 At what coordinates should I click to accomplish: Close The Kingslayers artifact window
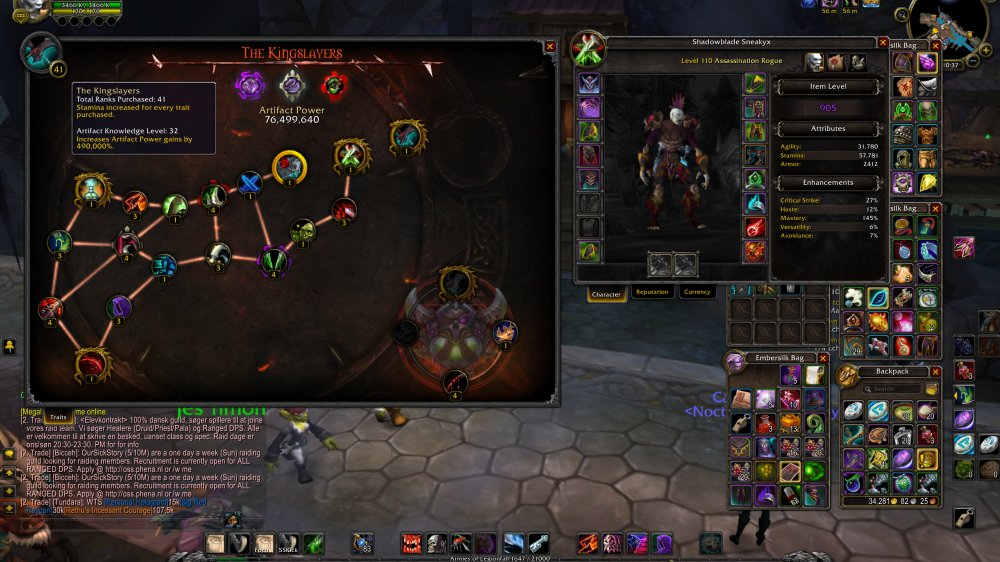550,46
